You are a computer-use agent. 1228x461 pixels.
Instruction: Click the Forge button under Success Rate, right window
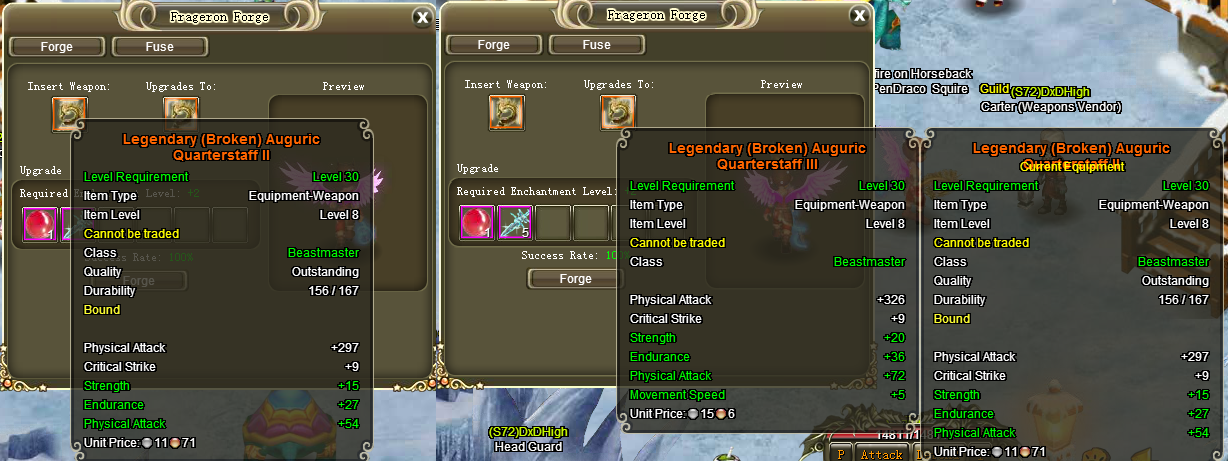click(575, 279)
